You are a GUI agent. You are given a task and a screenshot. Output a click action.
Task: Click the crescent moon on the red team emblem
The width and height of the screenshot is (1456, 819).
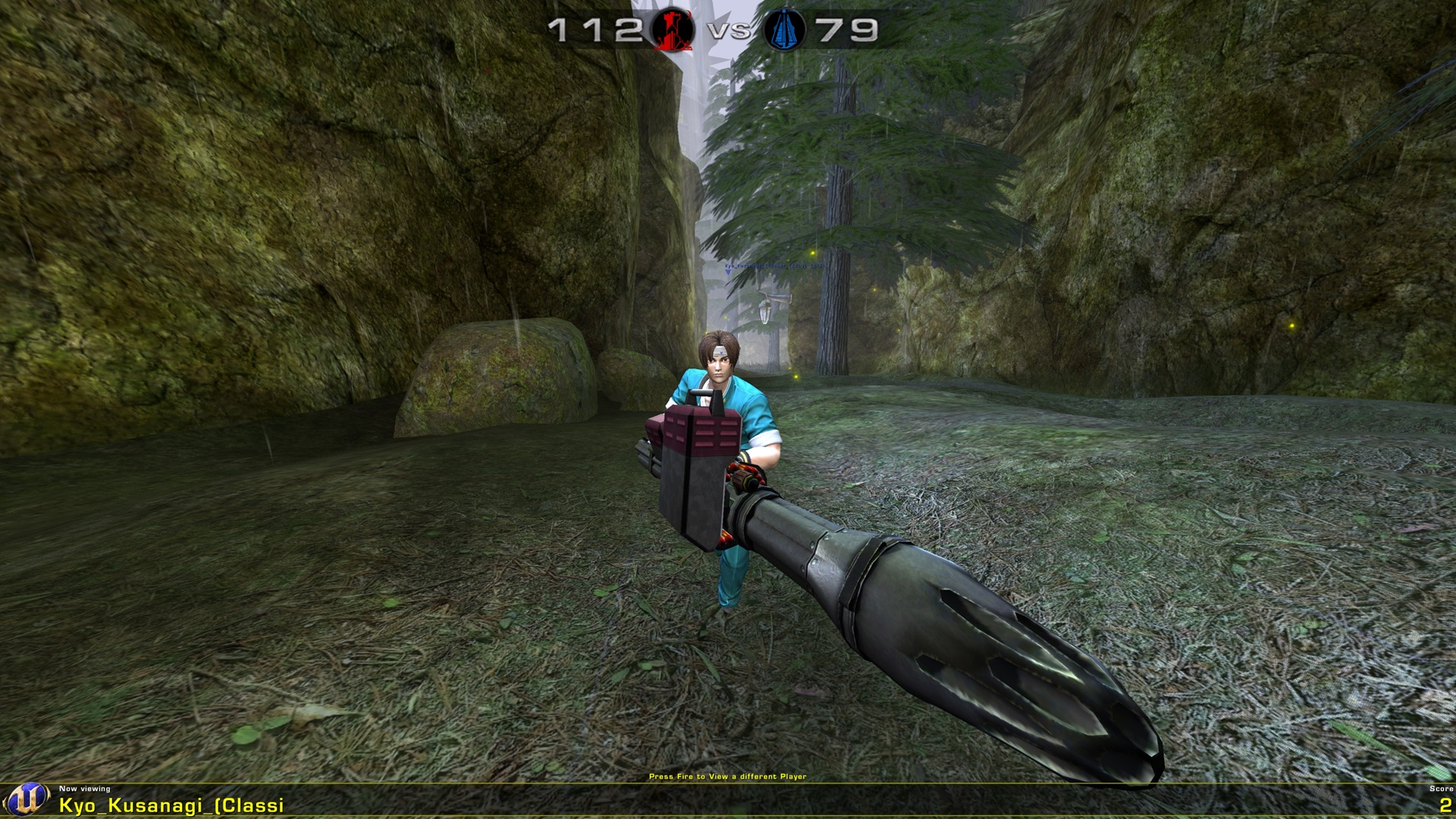point(689,14)
